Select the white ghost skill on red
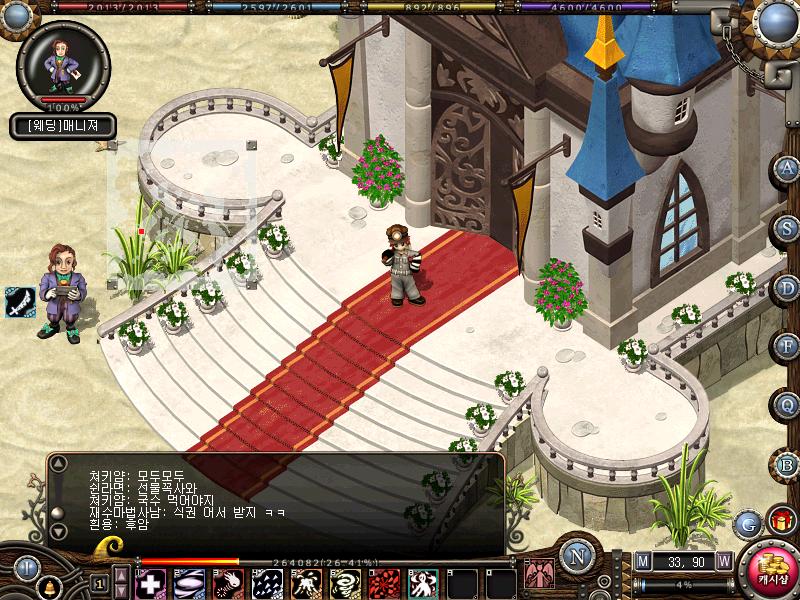Viewport: 800px width, 600px height. (x=421, y=583)
